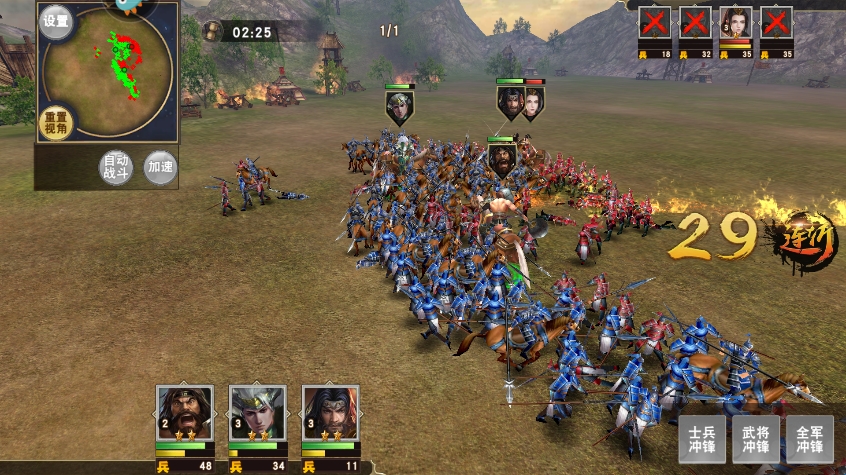846x475 pixels.
Task: Click the defeated enemy portrait showing 18
Action: 655,23
